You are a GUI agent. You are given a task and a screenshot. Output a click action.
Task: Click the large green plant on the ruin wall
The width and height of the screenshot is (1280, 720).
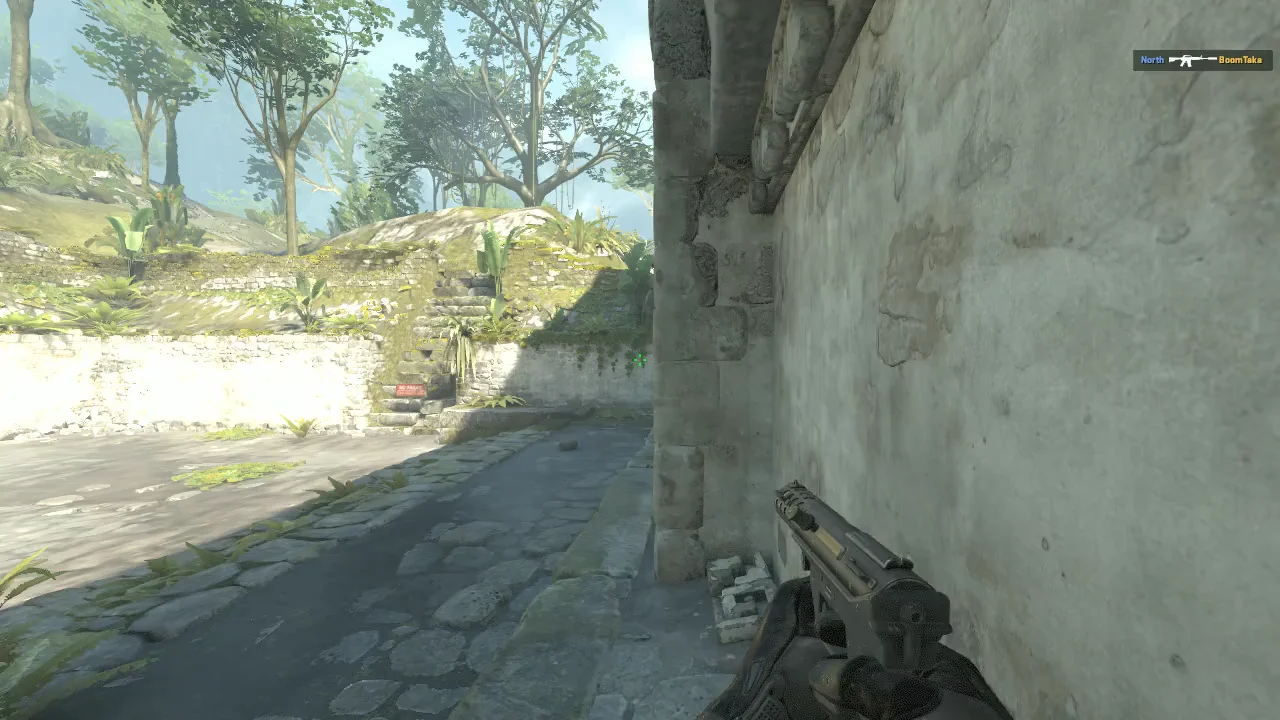(x=493, y=250)
